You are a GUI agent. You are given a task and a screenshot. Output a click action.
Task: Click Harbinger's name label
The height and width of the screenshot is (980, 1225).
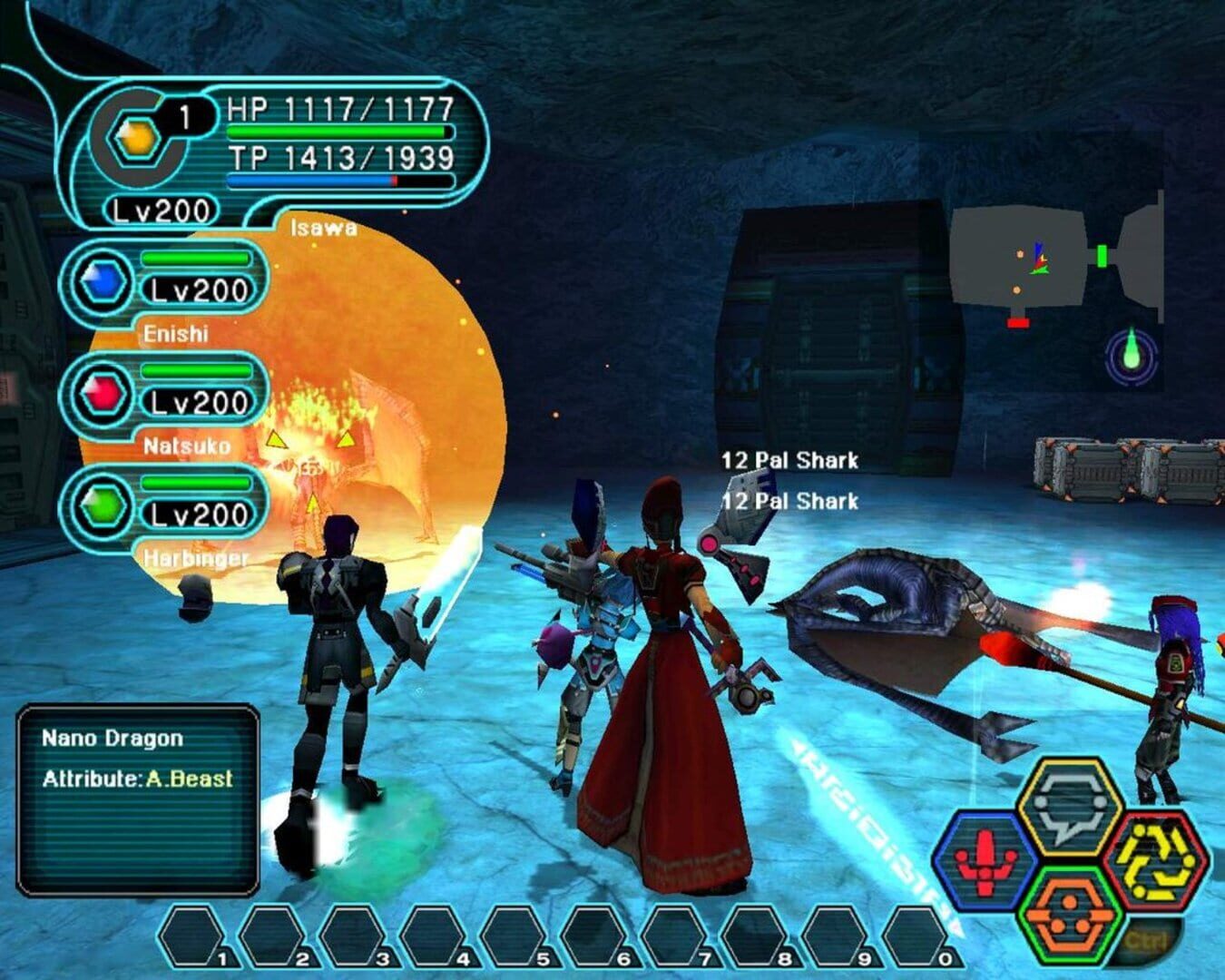[193, 560]
